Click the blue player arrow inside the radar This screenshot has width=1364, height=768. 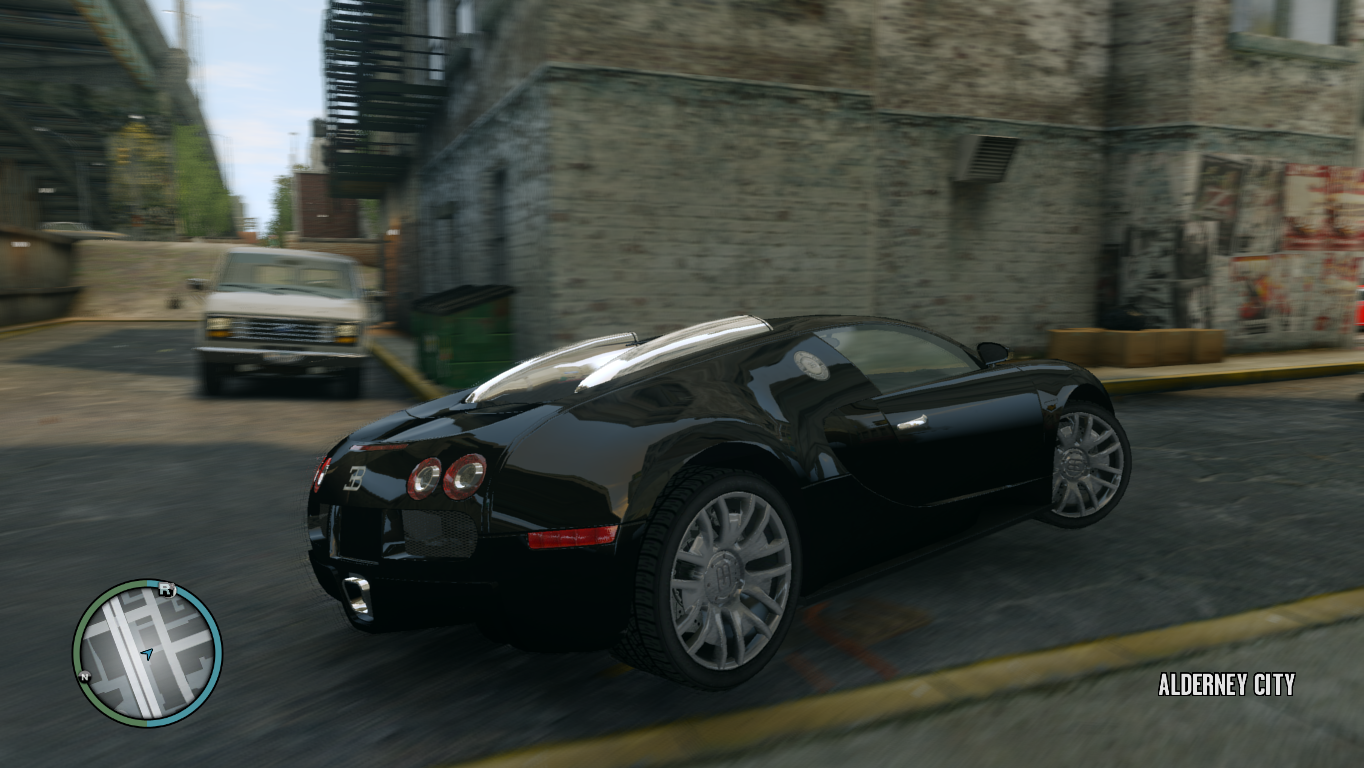[148, 653]
